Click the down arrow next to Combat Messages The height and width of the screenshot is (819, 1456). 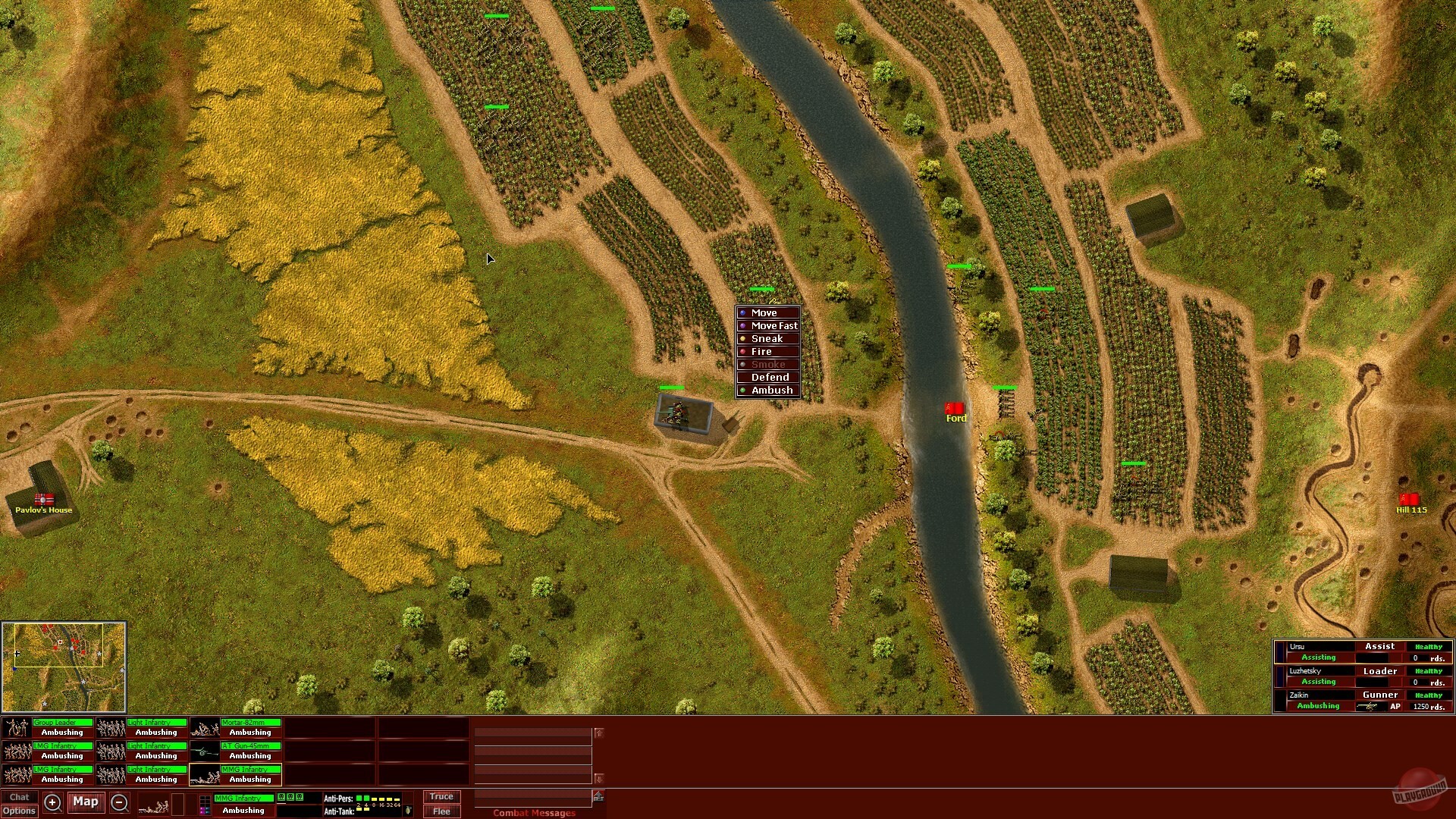click(599, 776)
